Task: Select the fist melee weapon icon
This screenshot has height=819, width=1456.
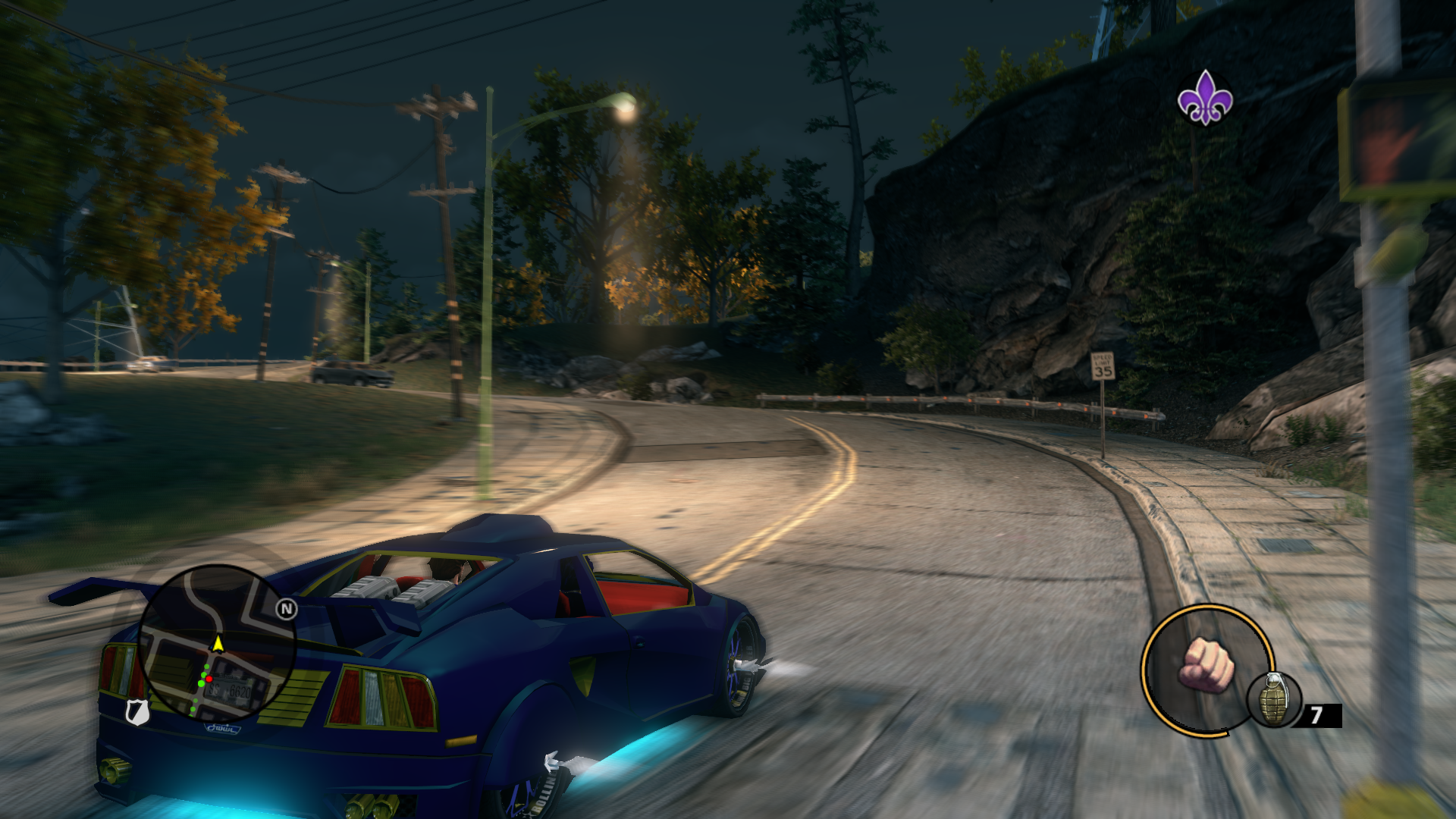Action: click(1206, 665)
